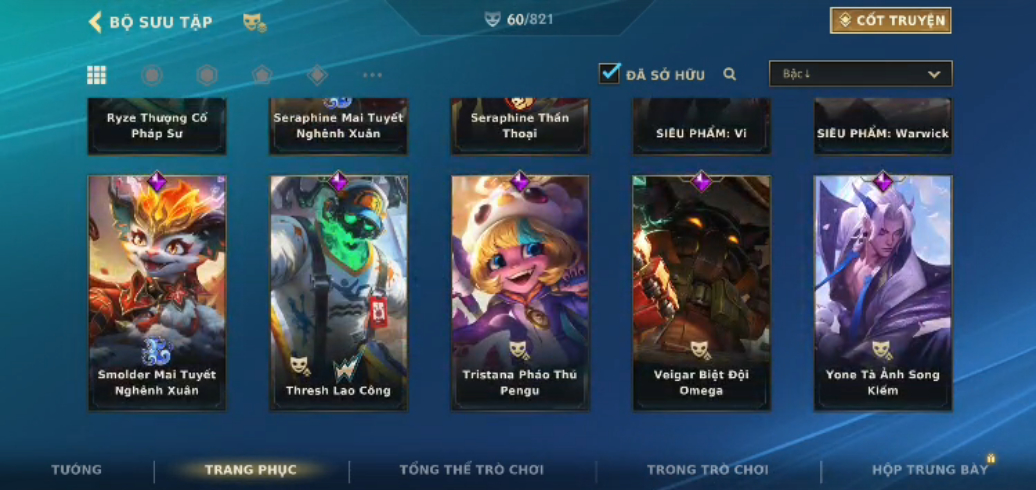Switch to the Tướng tab

(x=77, y=470)
